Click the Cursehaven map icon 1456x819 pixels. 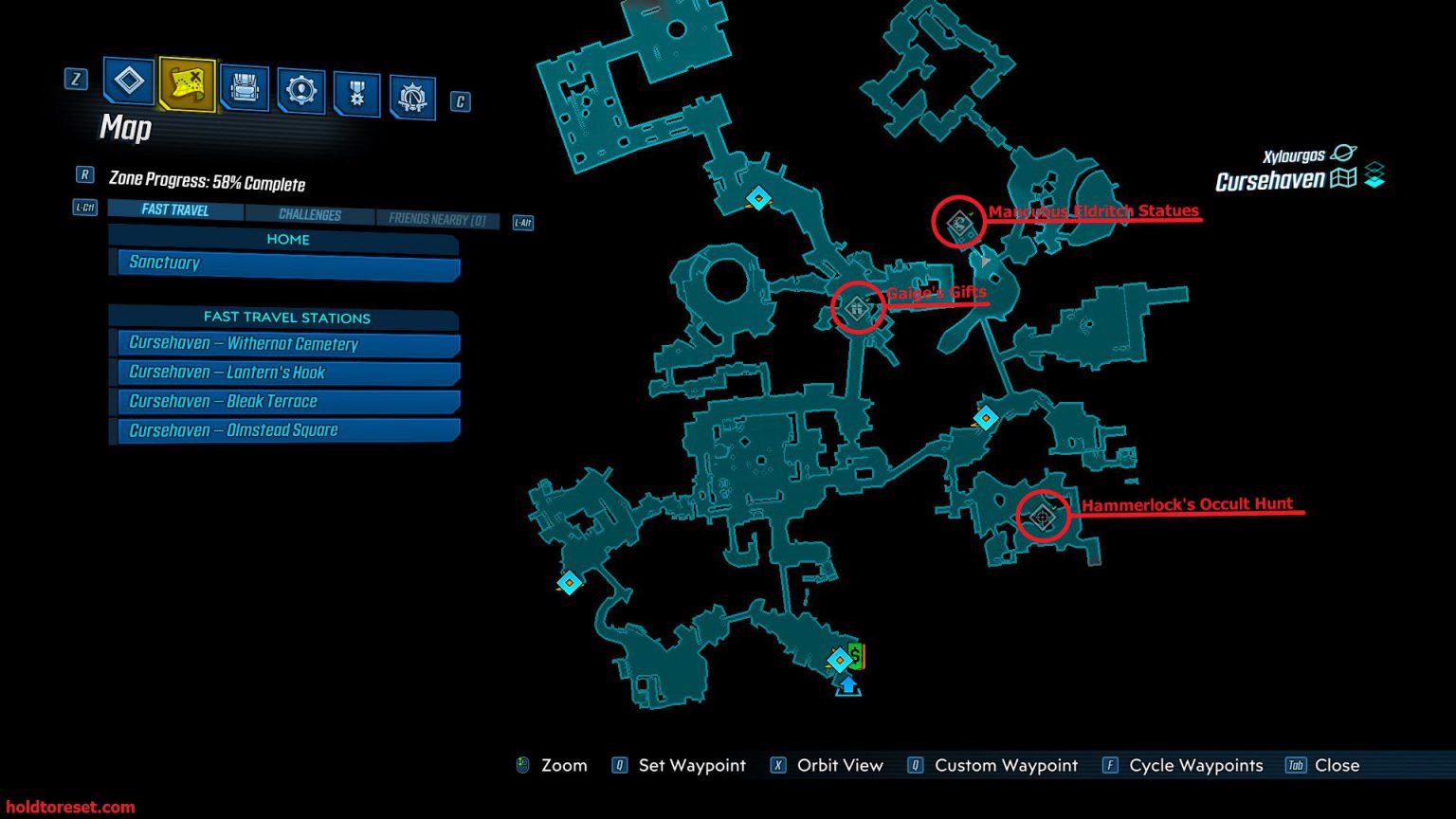pyautogui.click(x=1344, y=178)
